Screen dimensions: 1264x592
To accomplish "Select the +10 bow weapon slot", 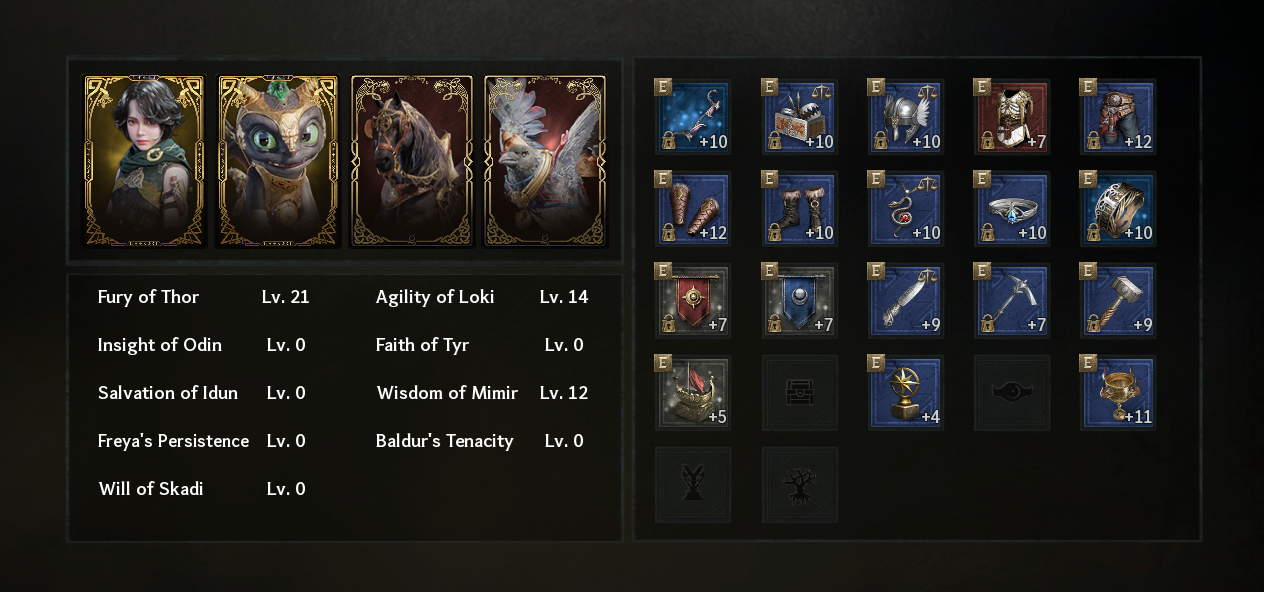I will [693, 117].
